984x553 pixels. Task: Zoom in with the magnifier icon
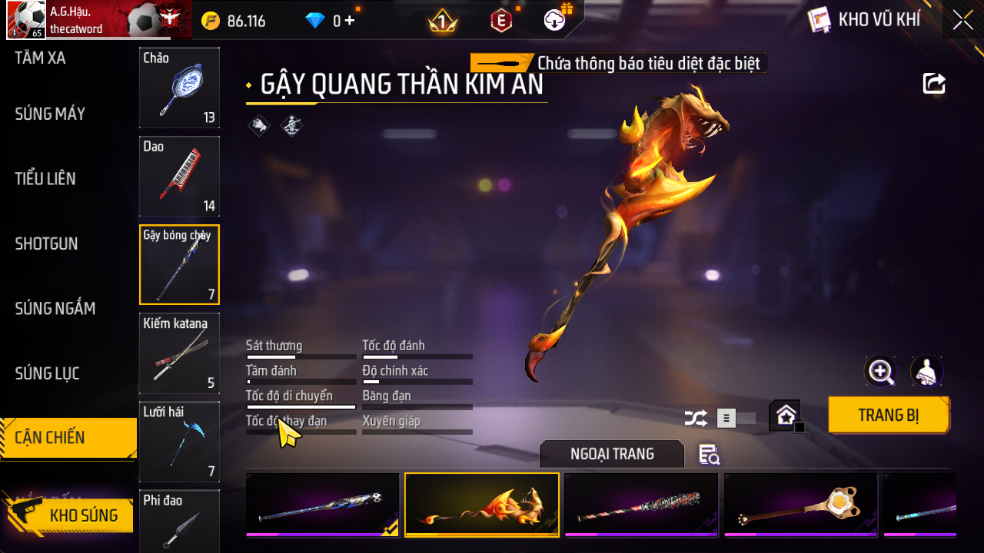[880, 372]
